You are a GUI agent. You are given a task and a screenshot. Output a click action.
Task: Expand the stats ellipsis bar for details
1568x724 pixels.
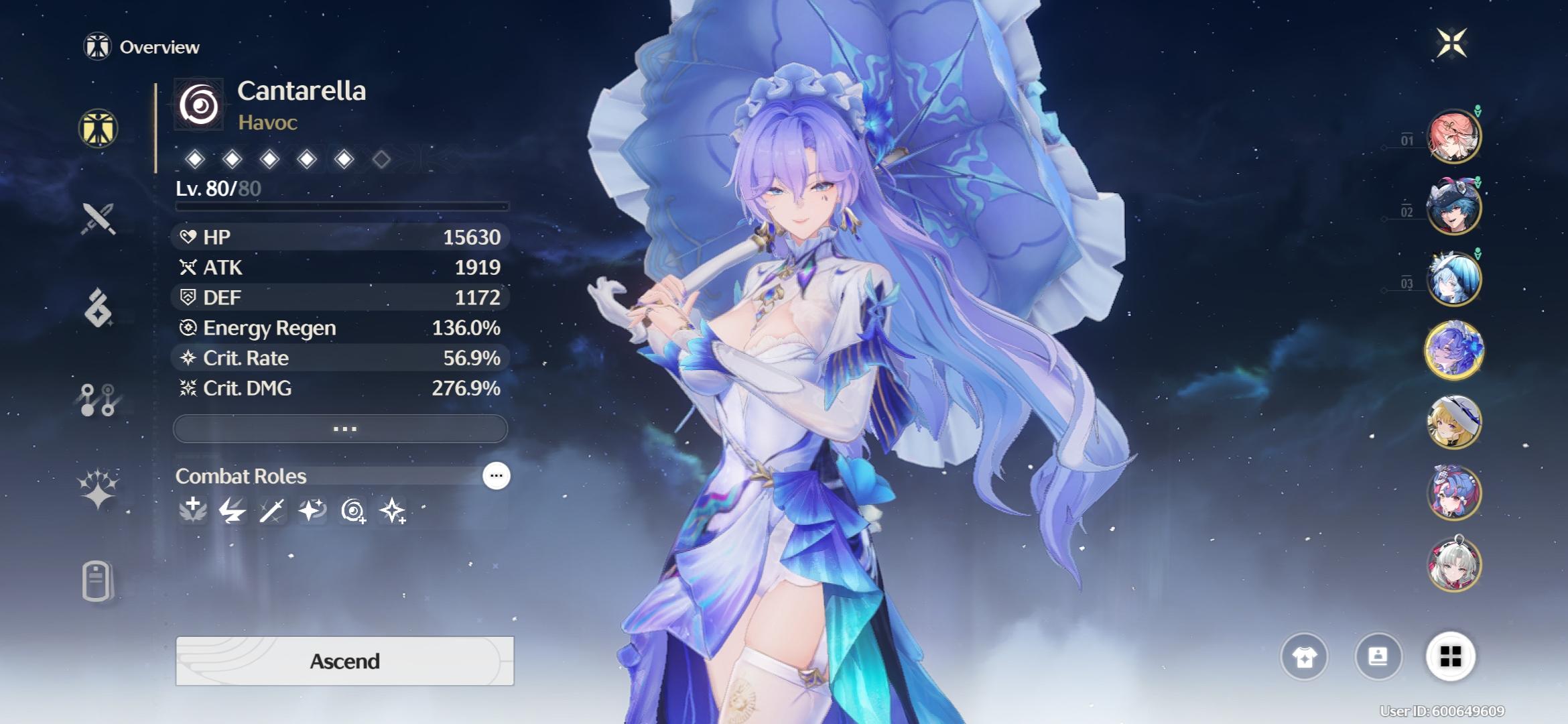[x=342, y=428]
